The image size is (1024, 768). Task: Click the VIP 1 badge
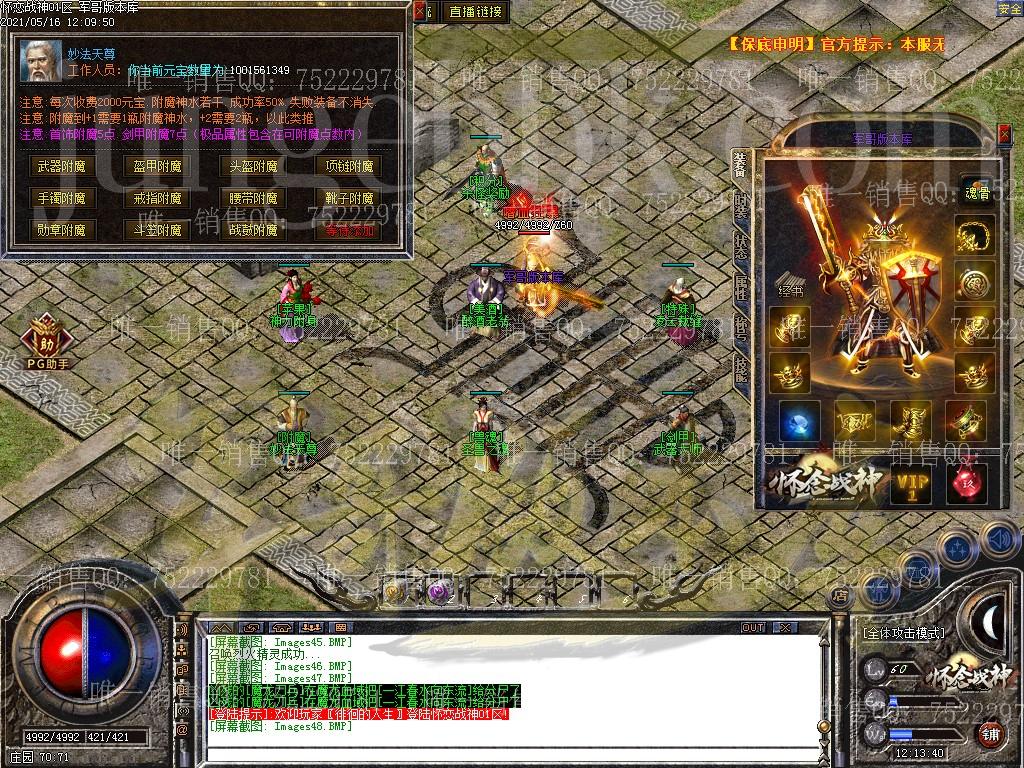point(911,484)
